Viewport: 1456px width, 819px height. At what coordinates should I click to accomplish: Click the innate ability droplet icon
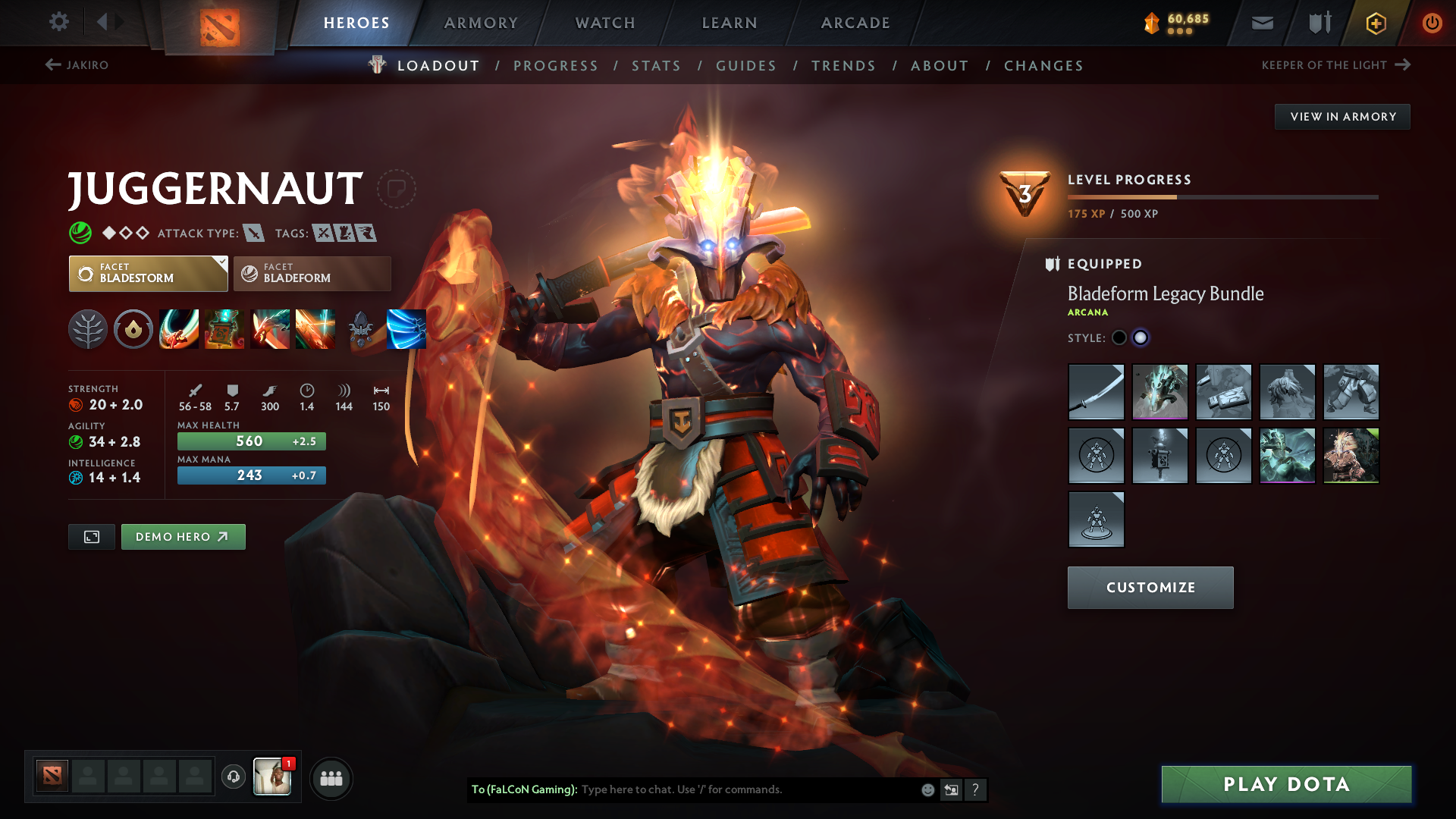[x=133, y=328]
